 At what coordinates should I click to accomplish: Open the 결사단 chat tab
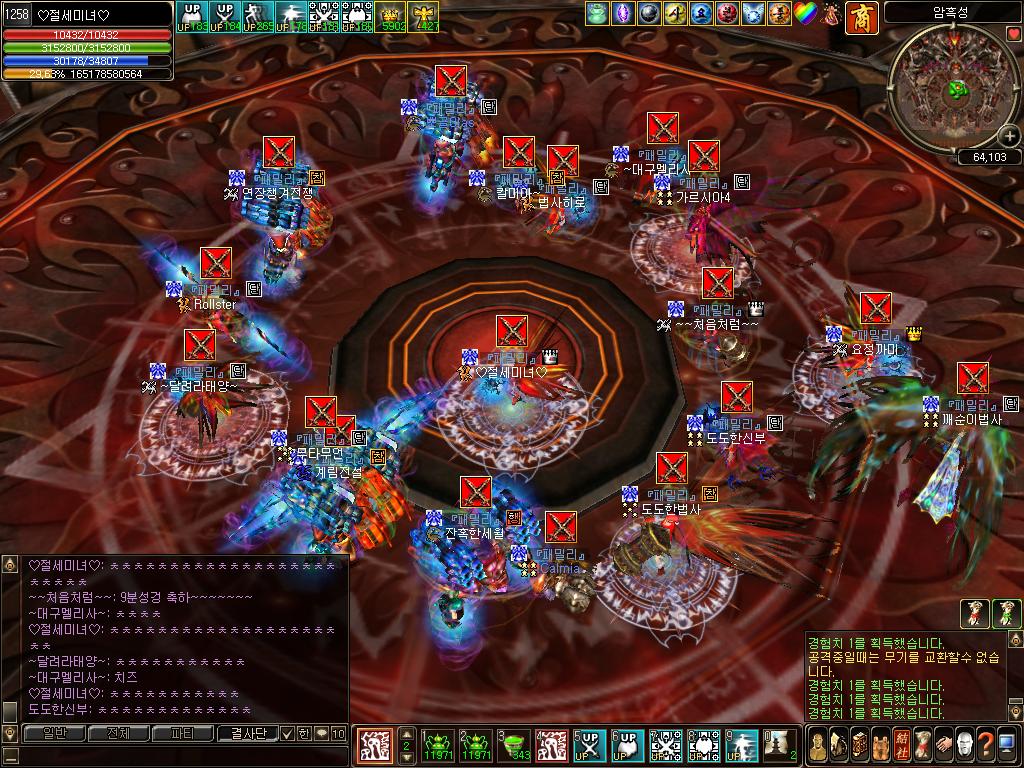[247, 733]
